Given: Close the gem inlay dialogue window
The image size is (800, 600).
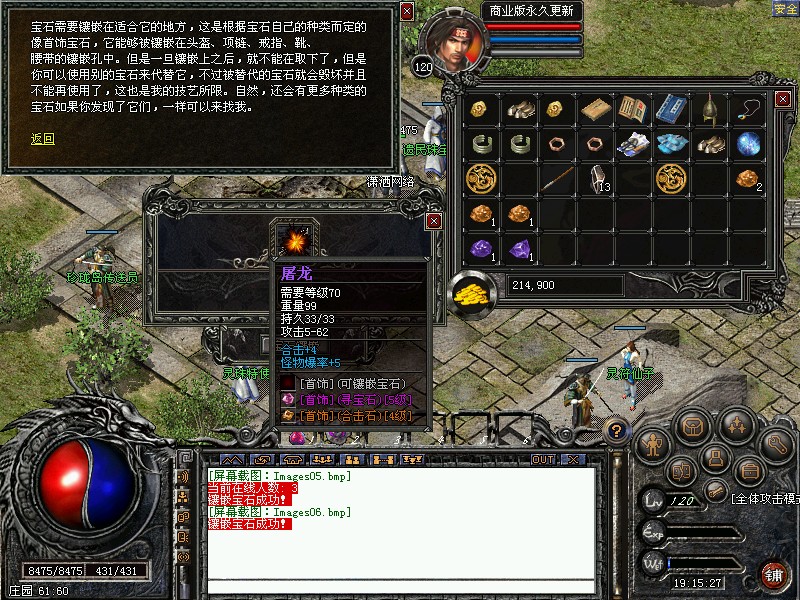Looking at the screenshot, I should pos(406,12).
